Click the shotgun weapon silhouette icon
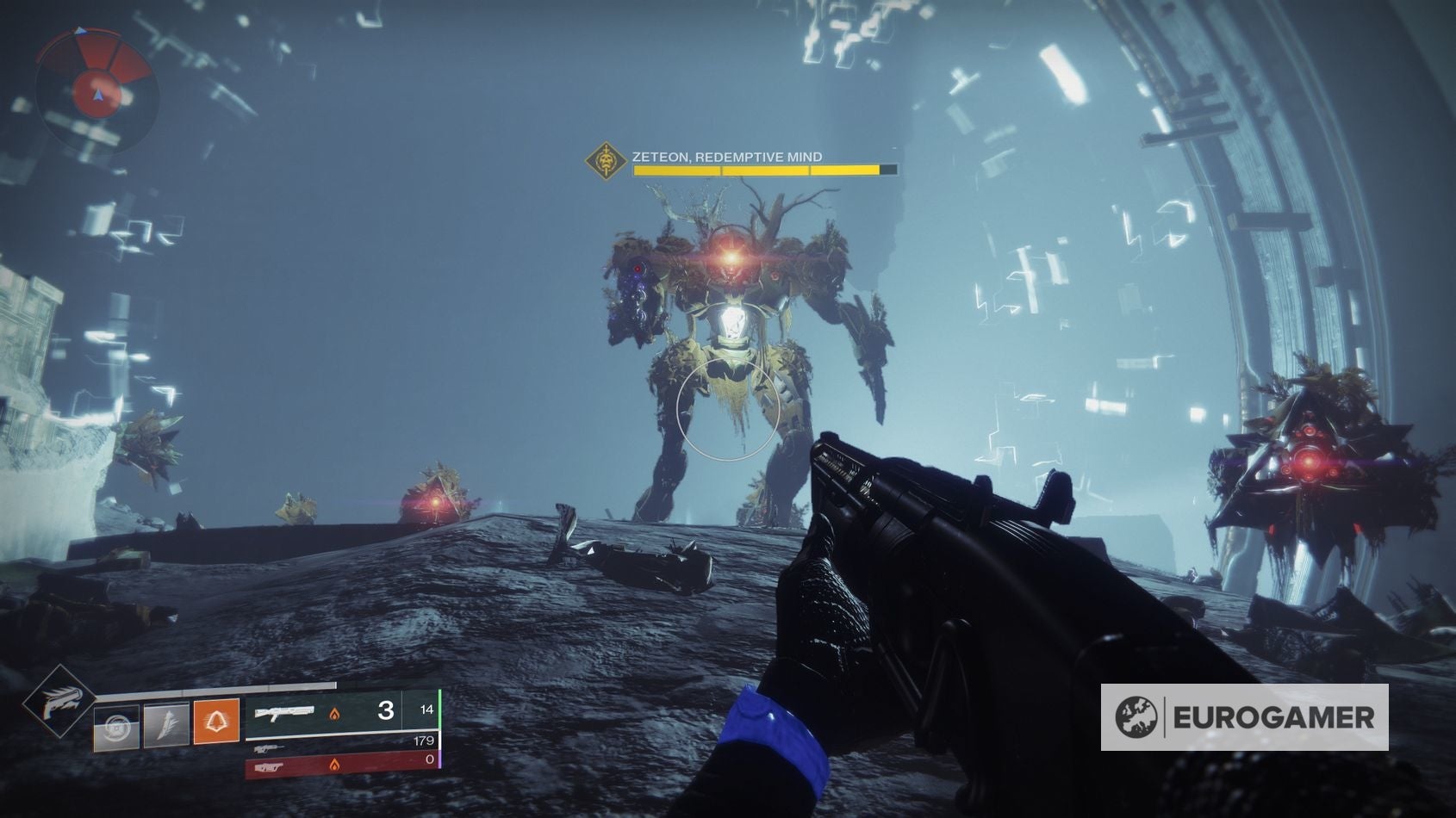 pos(287,714)
